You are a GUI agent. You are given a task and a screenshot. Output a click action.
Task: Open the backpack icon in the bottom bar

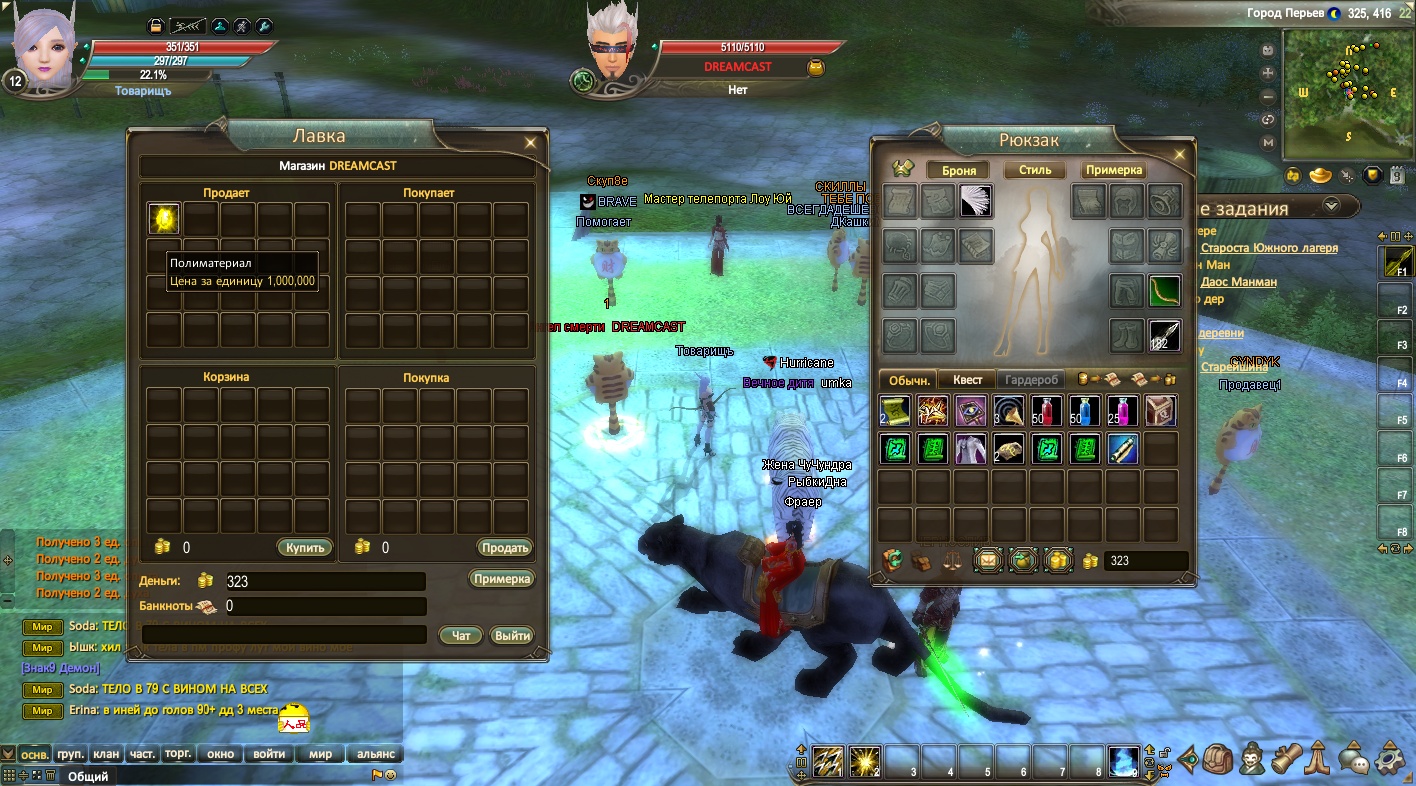[1217, 760]
